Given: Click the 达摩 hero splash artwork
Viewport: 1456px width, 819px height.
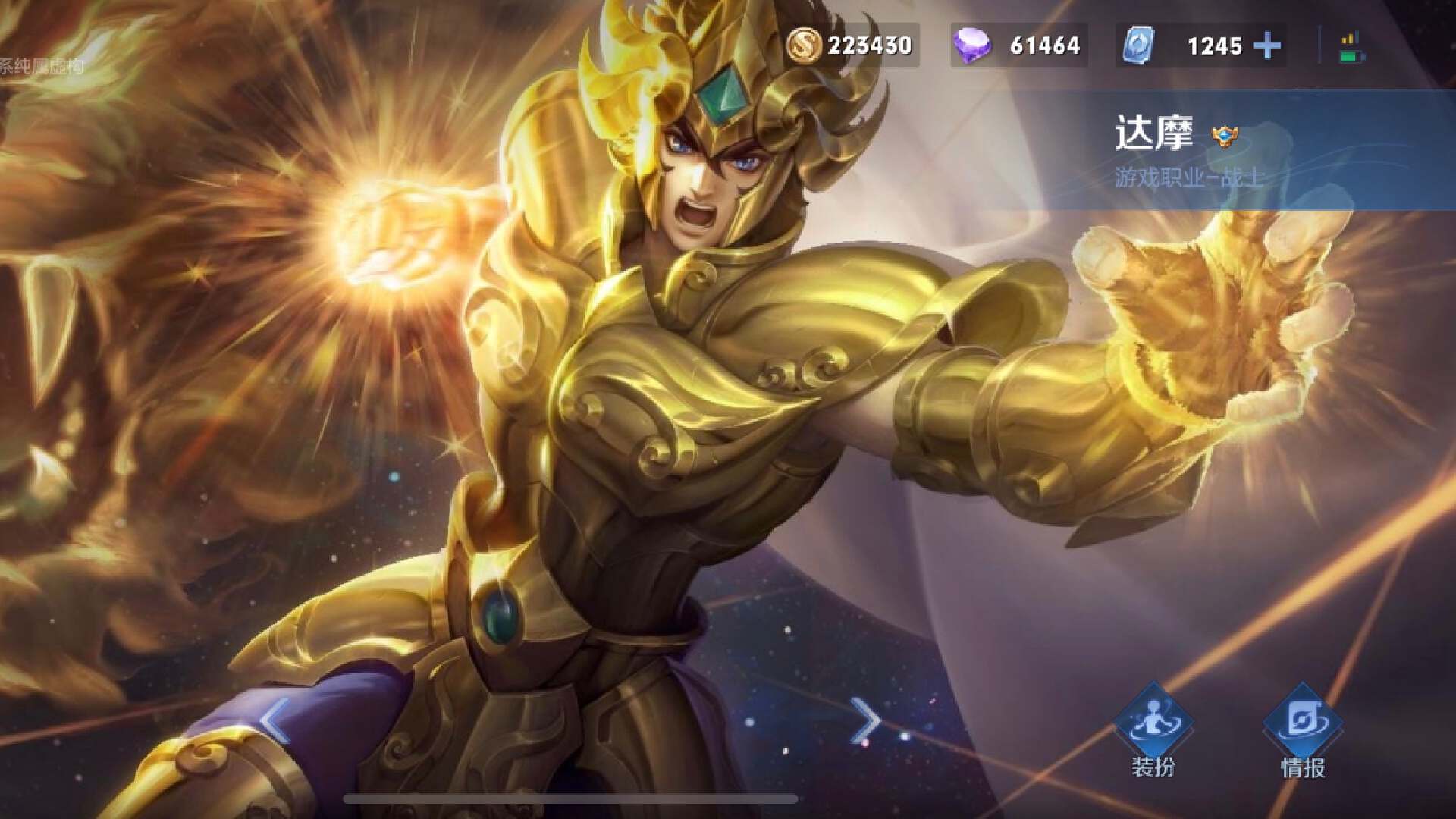Looking at the screenshot, I should coord(682,379).
